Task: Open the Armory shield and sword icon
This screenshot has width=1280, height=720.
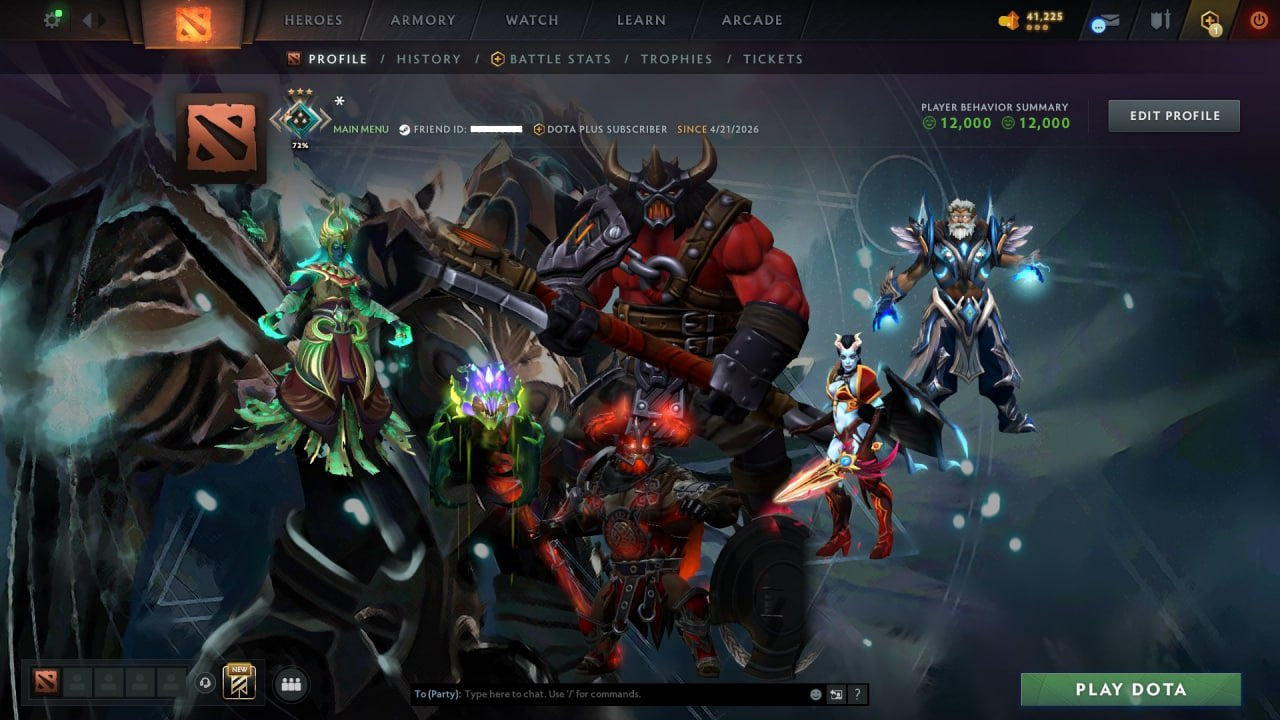Action: [1162, 19]
